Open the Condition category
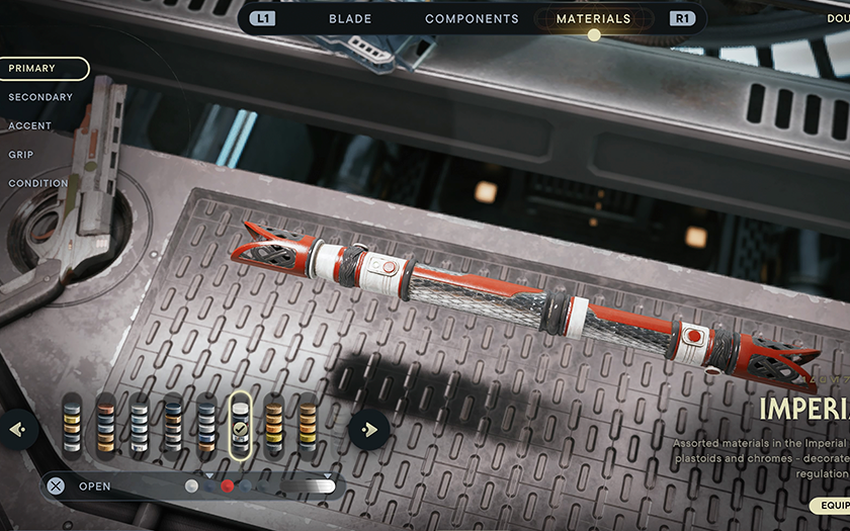The height and width of the screenshot is (531, 850). 38,184
